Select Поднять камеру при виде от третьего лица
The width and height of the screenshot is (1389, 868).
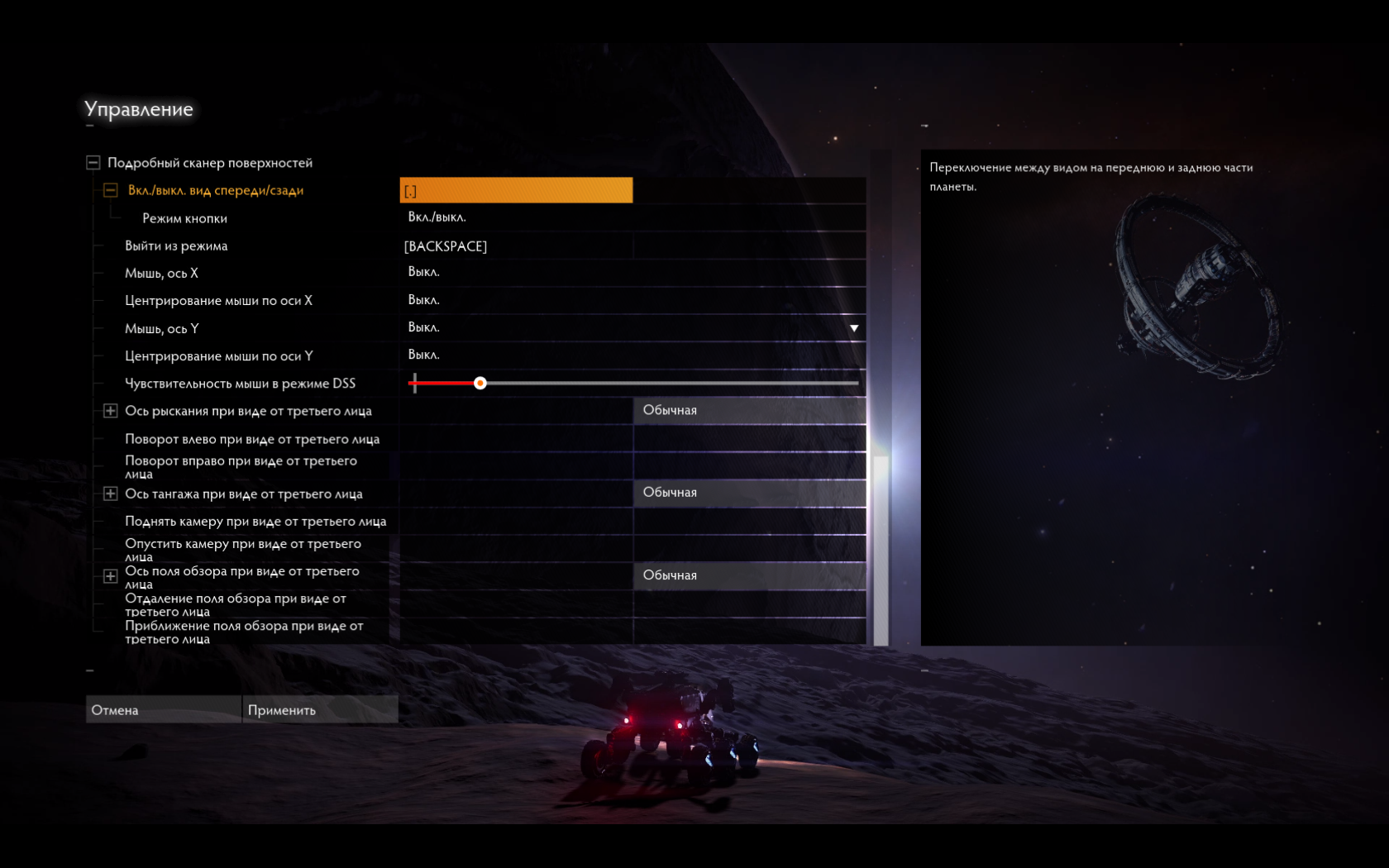255,522
